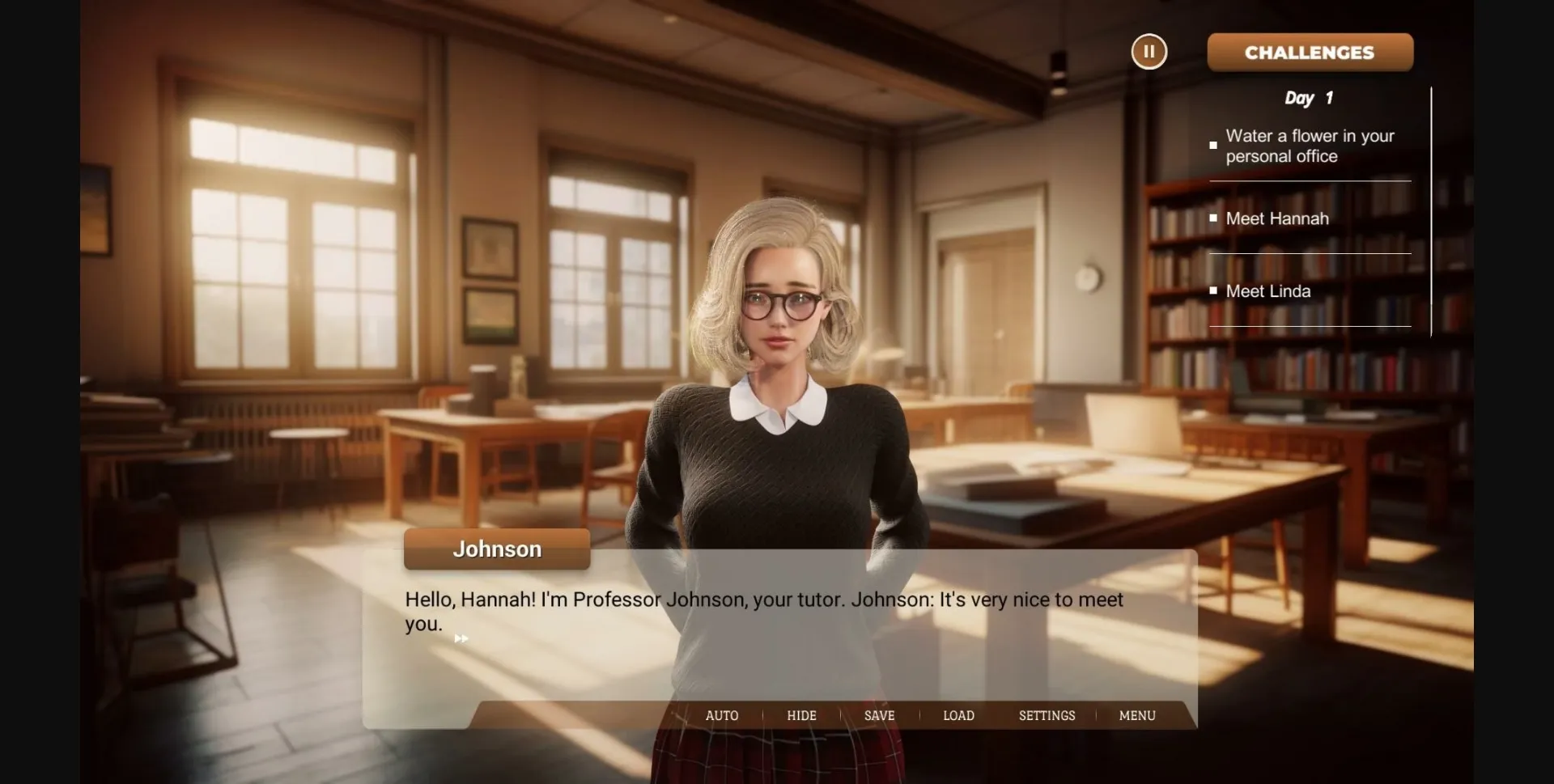Screen dimensions: 1554x784
Task: Enable AUTO dialogue advancement
Action: pyautogui.click(x=721, y=715)
